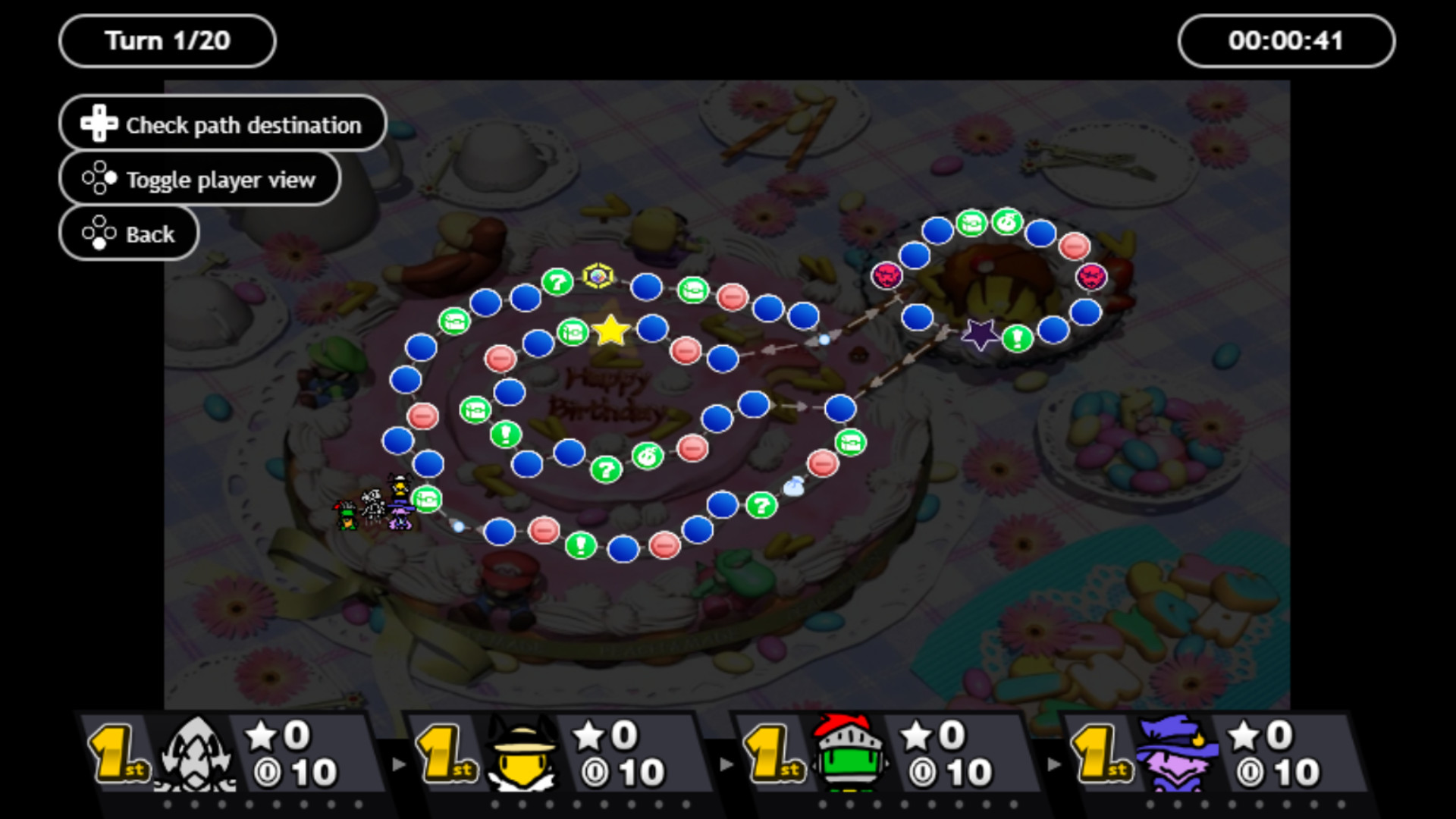
Task: Click the exclamation event space on the bottom path
Action: click(x=580, y=546)
